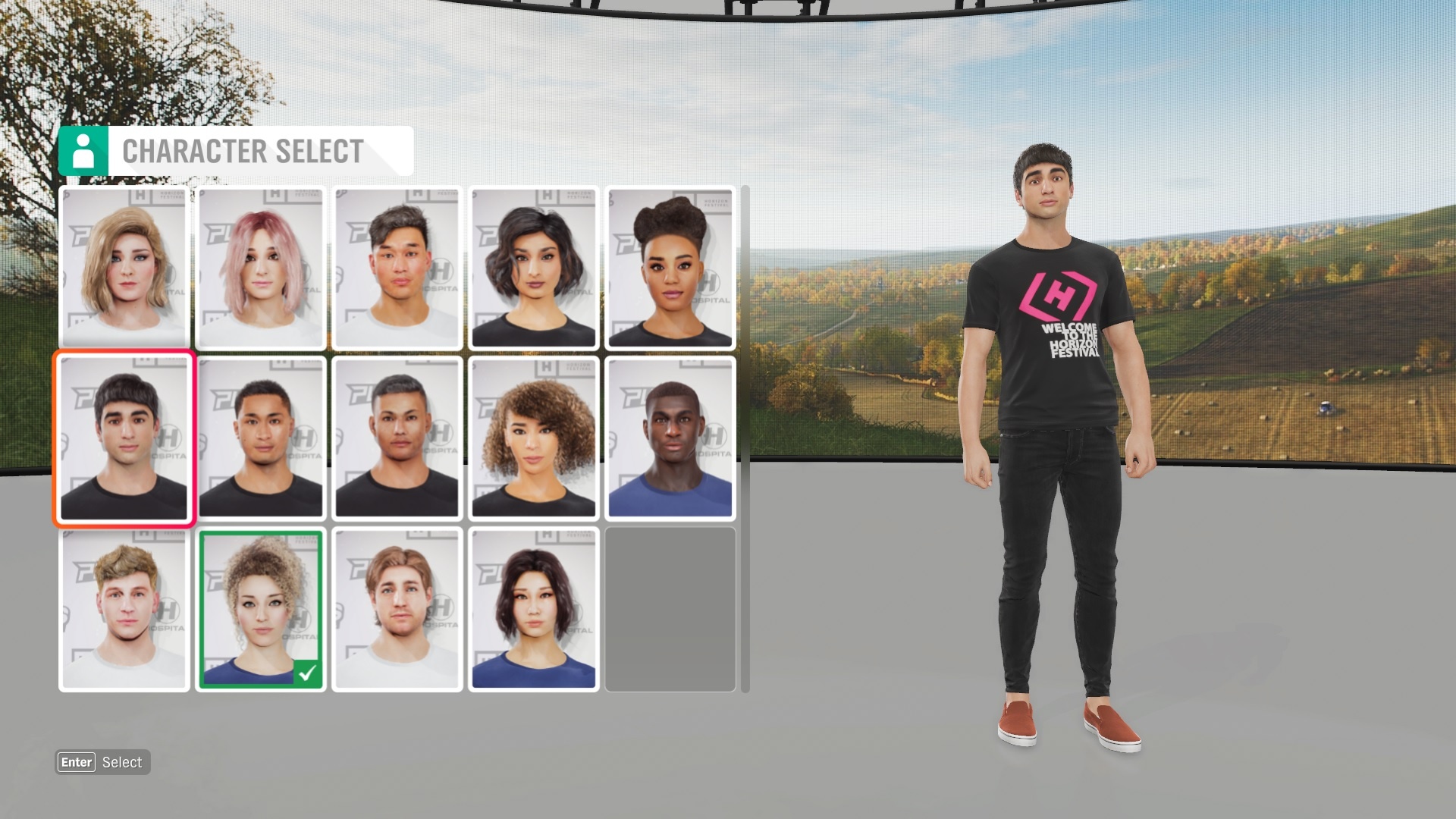Click the character grid scrollbar
1456x819 pixels.
point(745,438)
